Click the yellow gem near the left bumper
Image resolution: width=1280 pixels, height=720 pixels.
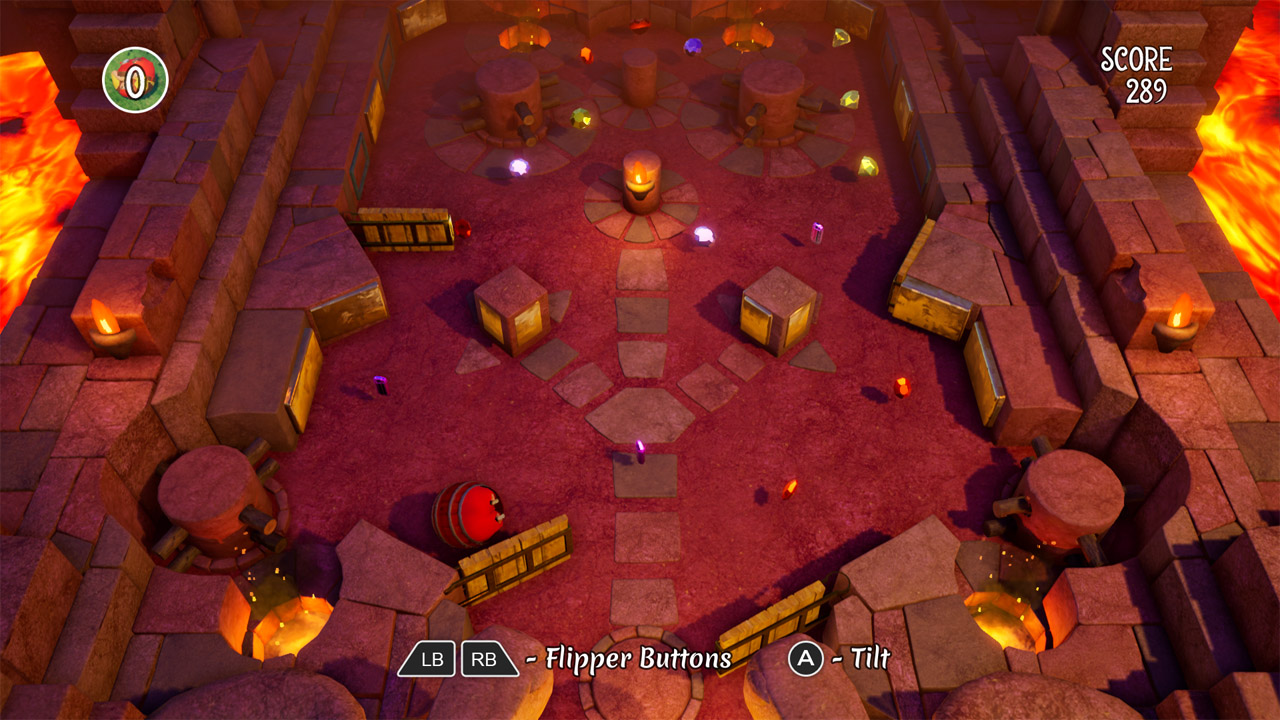coord(583,119)
